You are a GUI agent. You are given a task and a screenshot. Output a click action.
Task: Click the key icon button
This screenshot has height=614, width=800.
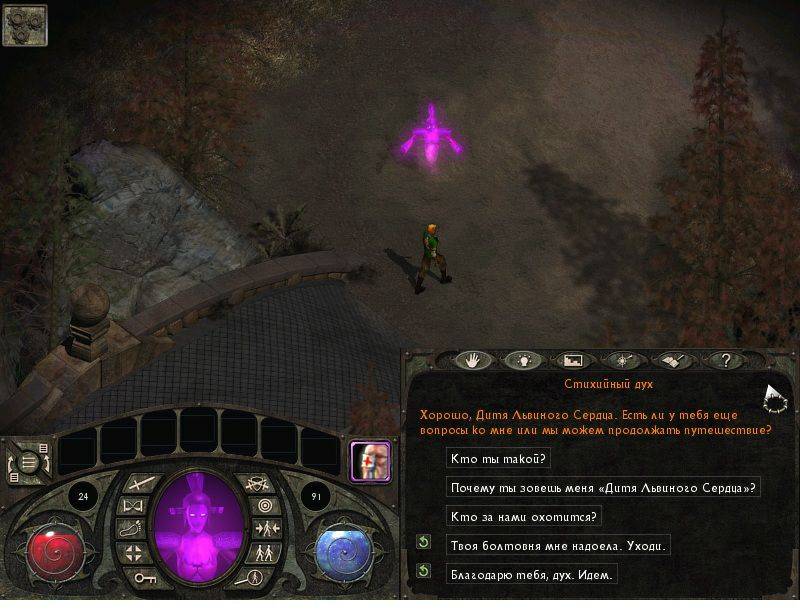click(141, 579)
